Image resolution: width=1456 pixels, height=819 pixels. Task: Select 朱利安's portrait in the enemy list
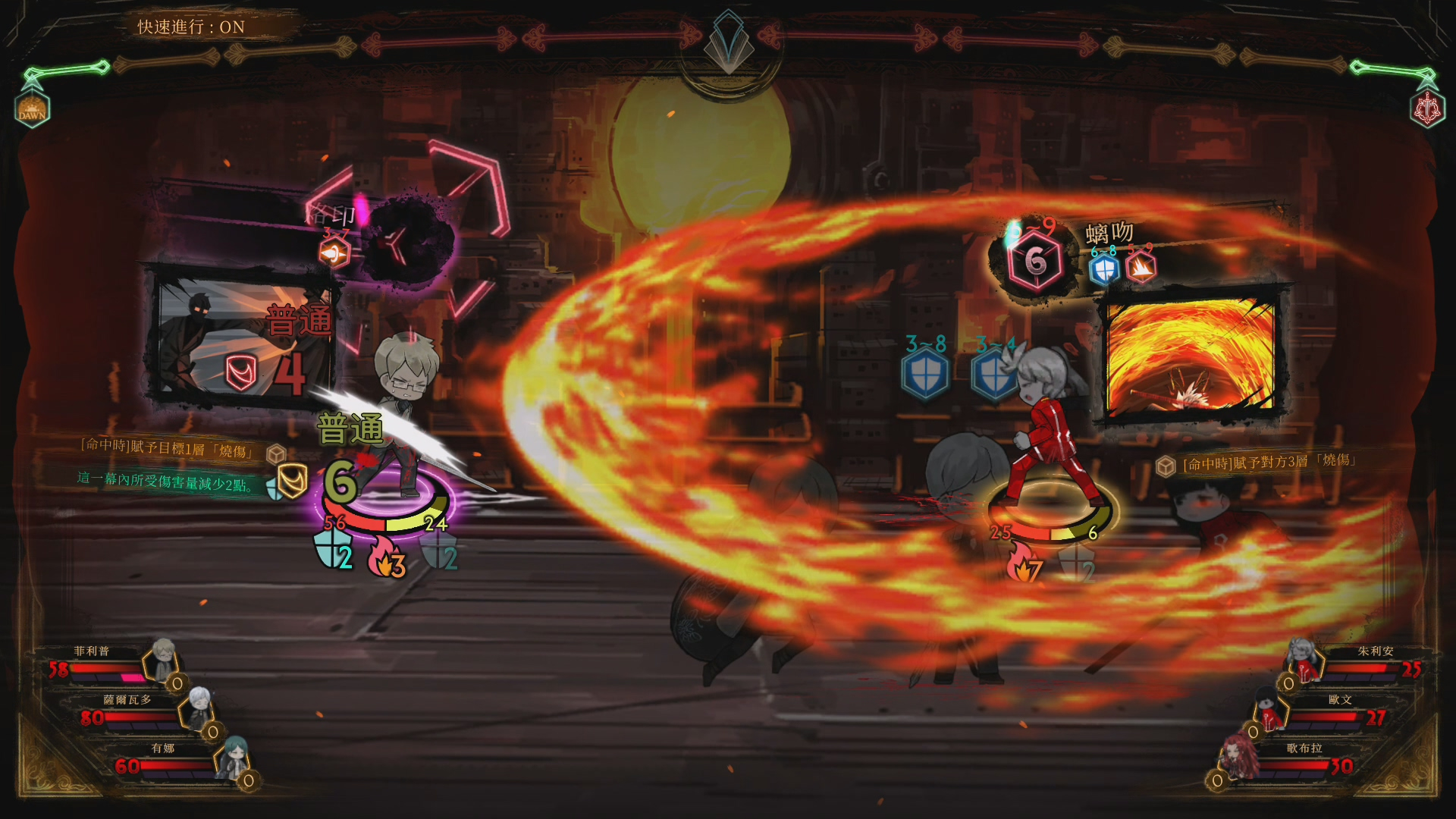pyautogui.click(x=1303, y=658)
